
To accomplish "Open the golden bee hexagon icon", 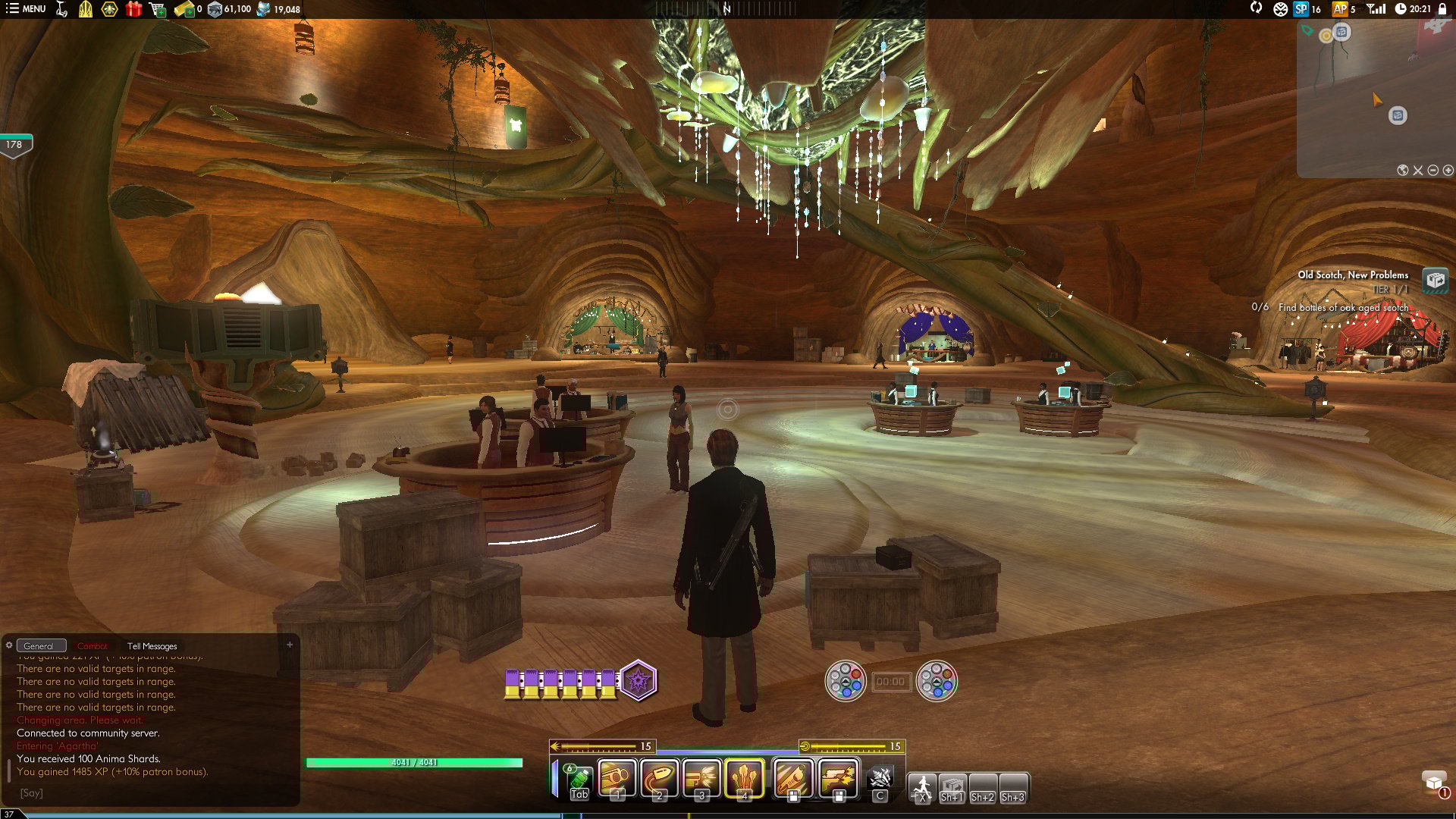I will point(109,9).
